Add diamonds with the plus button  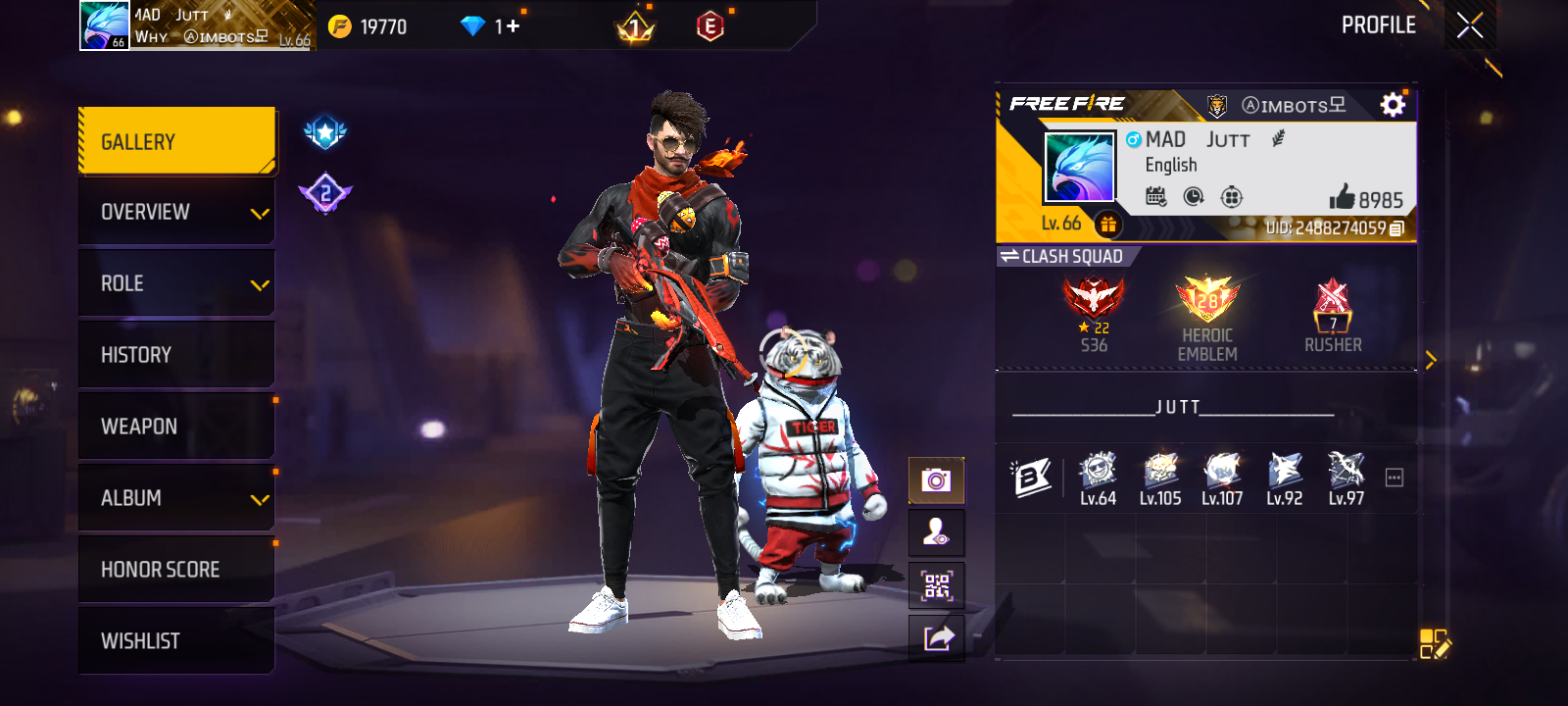click(x=513, y=26)
